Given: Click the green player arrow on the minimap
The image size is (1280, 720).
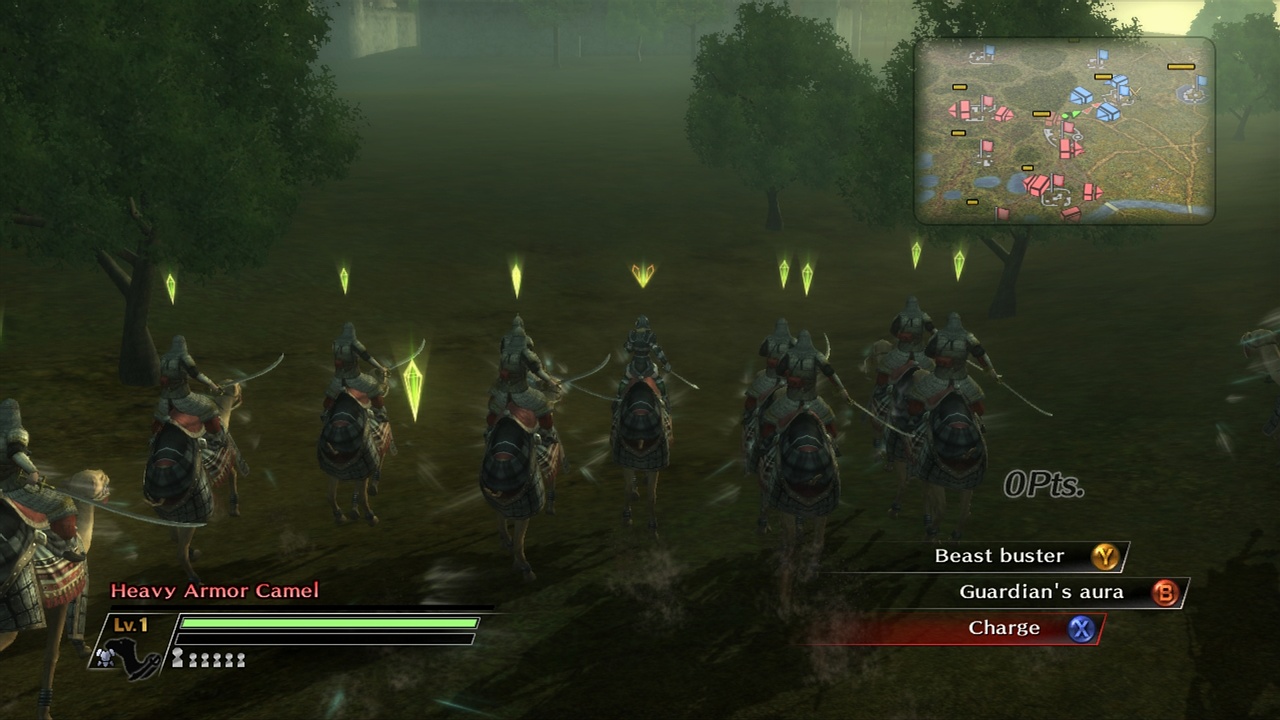Looking at the screenshot, I should point(1074,113).
